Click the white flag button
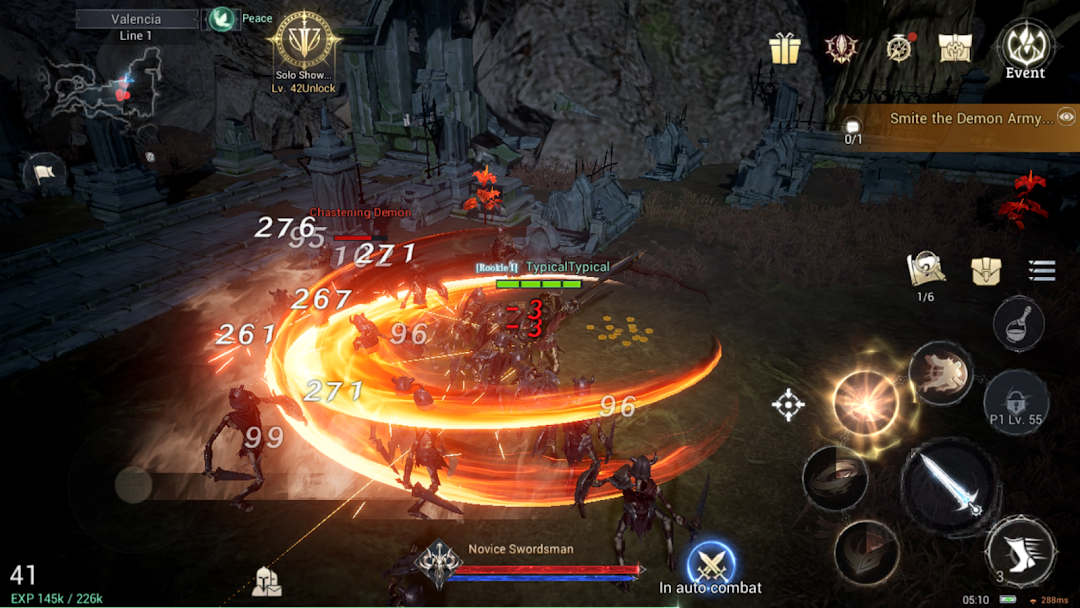 click(x=43, y=174)
